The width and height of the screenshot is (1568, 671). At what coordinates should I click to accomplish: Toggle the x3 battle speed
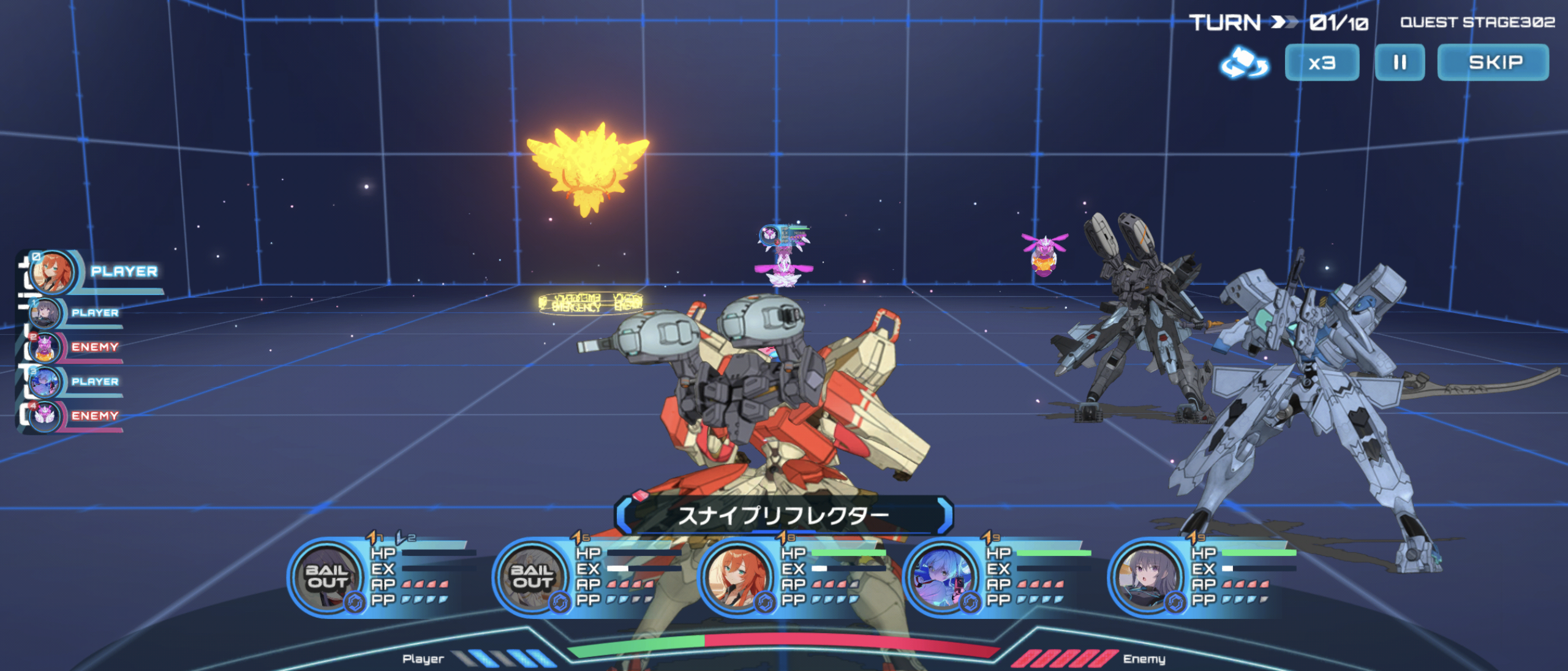[1322, 62]
